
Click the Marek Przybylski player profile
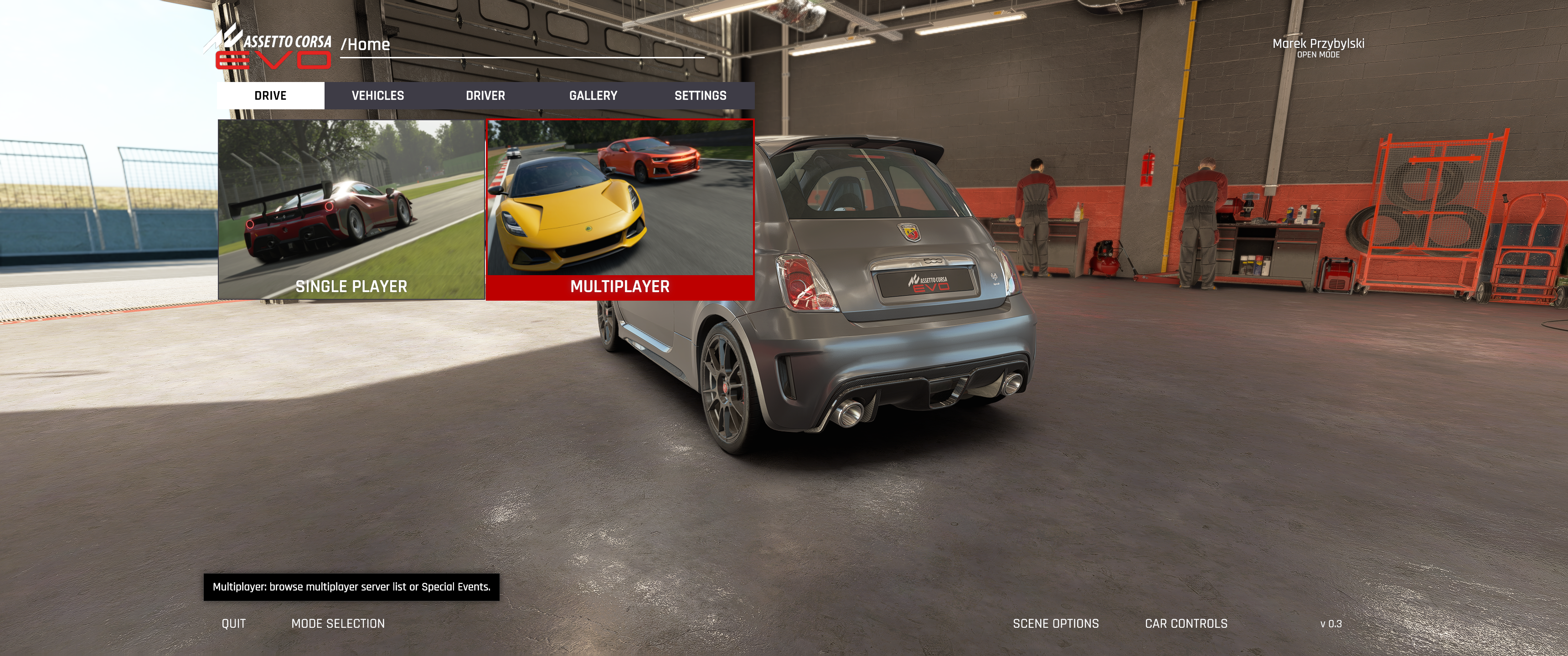(1318, 47)
